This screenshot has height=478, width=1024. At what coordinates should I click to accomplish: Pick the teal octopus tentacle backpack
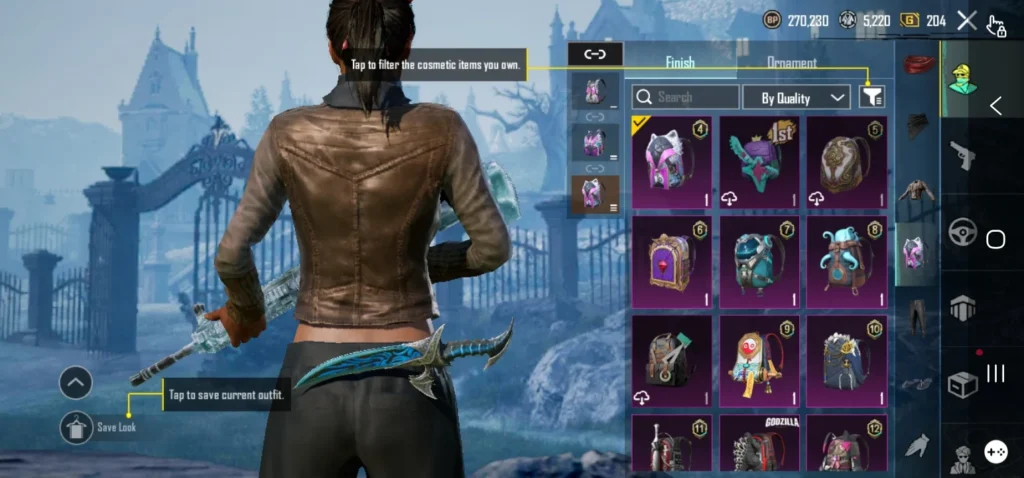coord(846,262)
